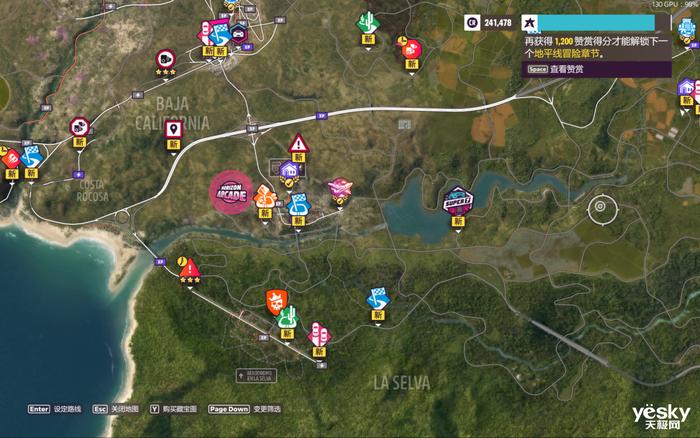Select the Horizon Arcade map marker
Screen dimensions: 700x438
click(231, 192)
